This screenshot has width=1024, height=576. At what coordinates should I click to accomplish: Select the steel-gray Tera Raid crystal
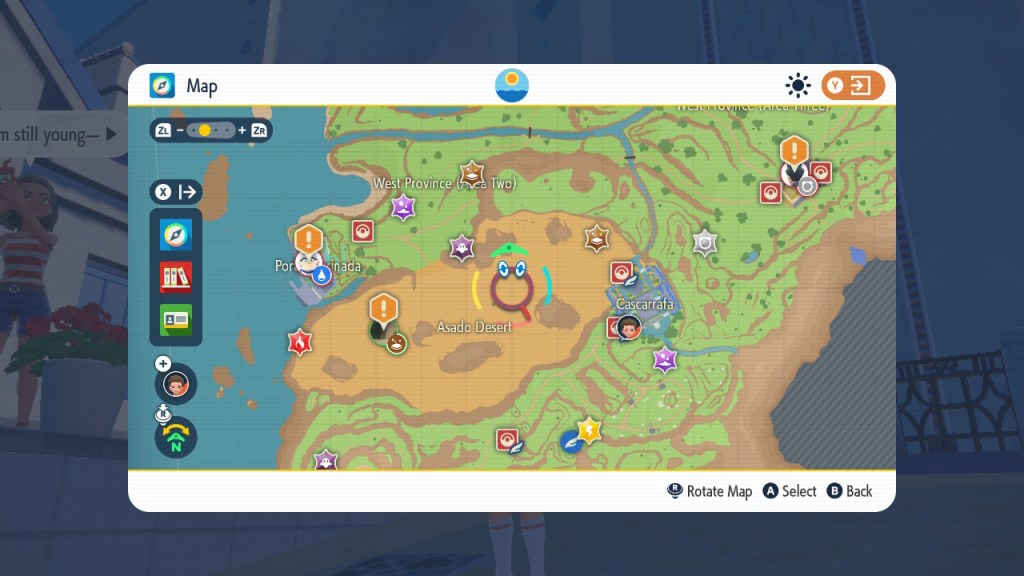click(705, 242)
